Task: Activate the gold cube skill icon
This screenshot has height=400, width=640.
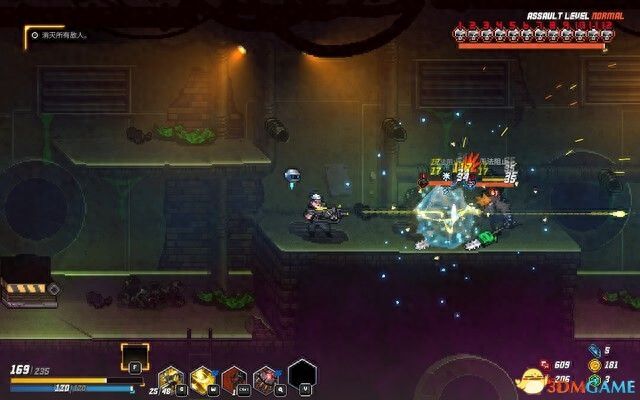Action: click(x=203, y=378)
